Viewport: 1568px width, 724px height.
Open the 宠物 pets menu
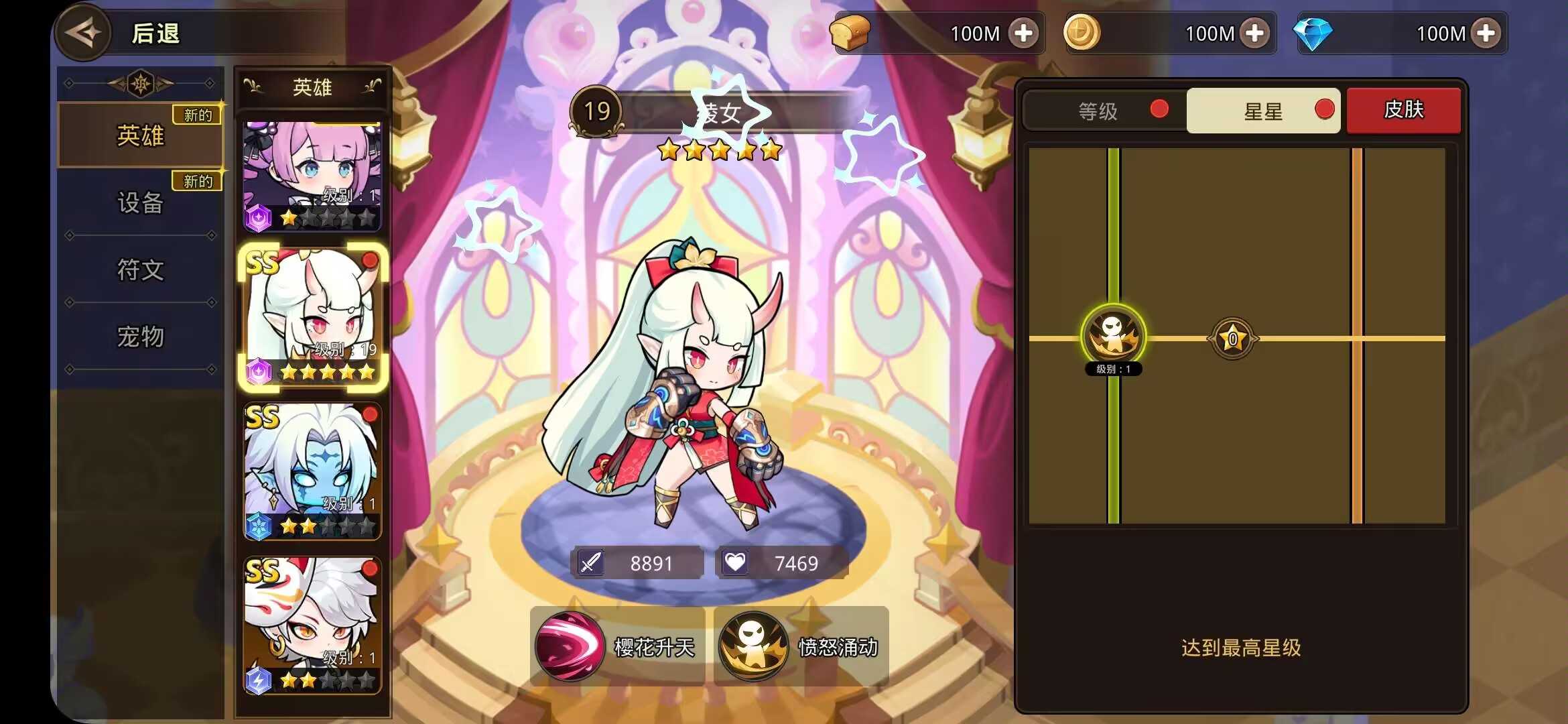141,337
